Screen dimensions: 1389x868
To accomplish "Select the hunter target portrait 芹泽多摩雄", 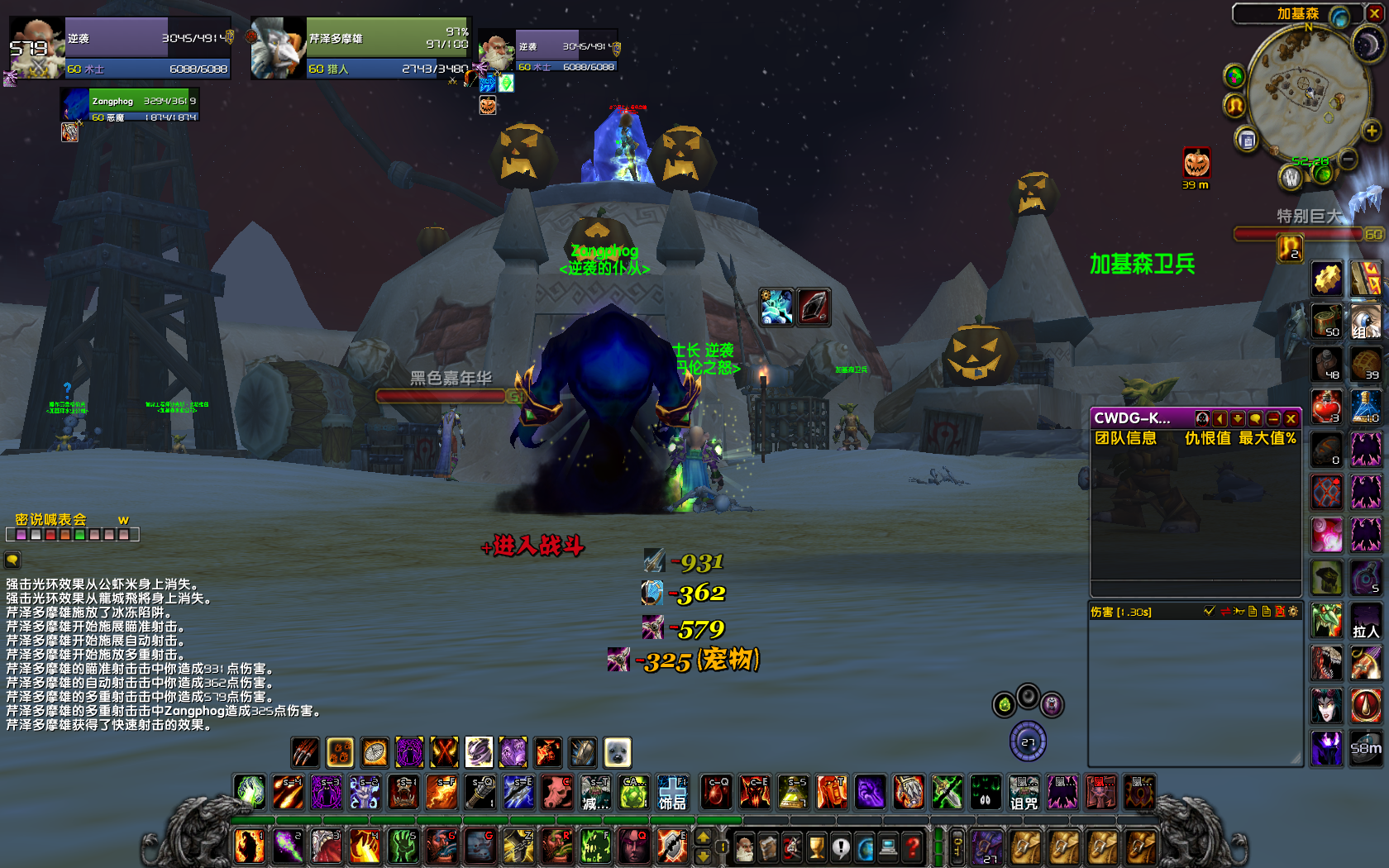I will [278, 50].
